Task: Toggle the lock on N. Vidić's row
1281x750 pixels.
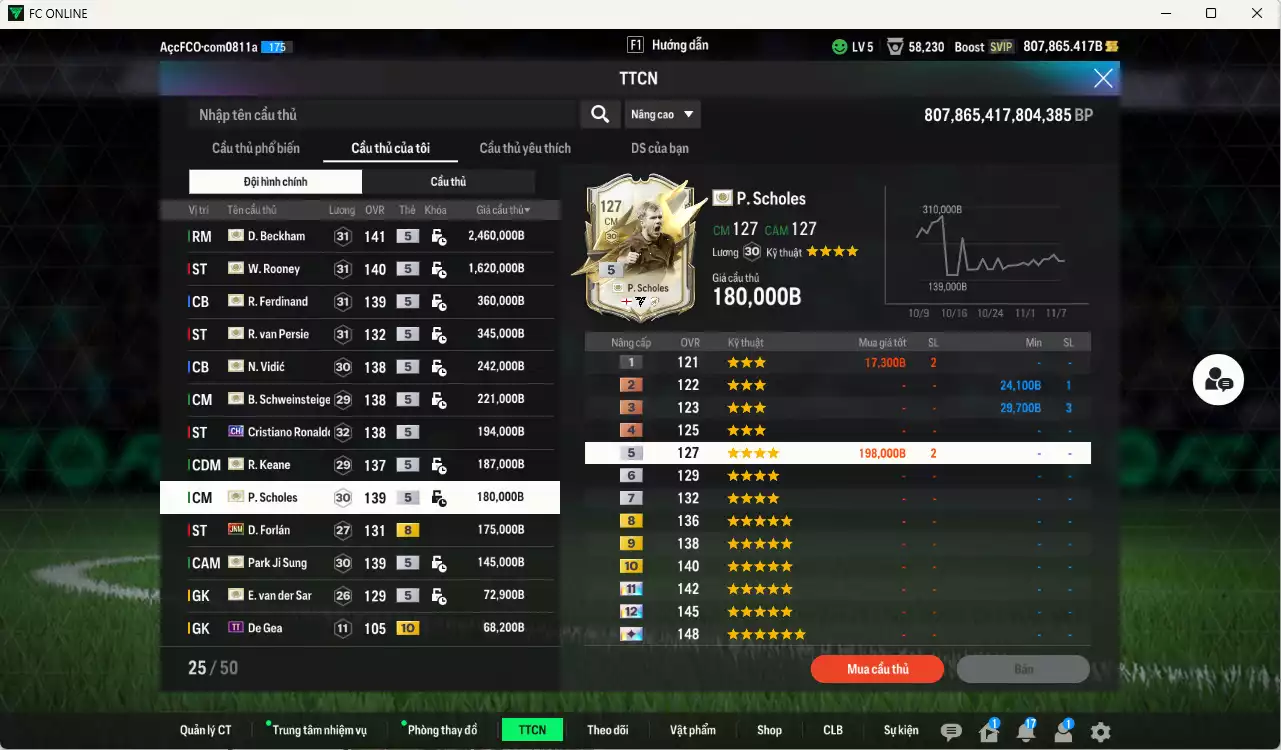Action: [x=438, y=366]
